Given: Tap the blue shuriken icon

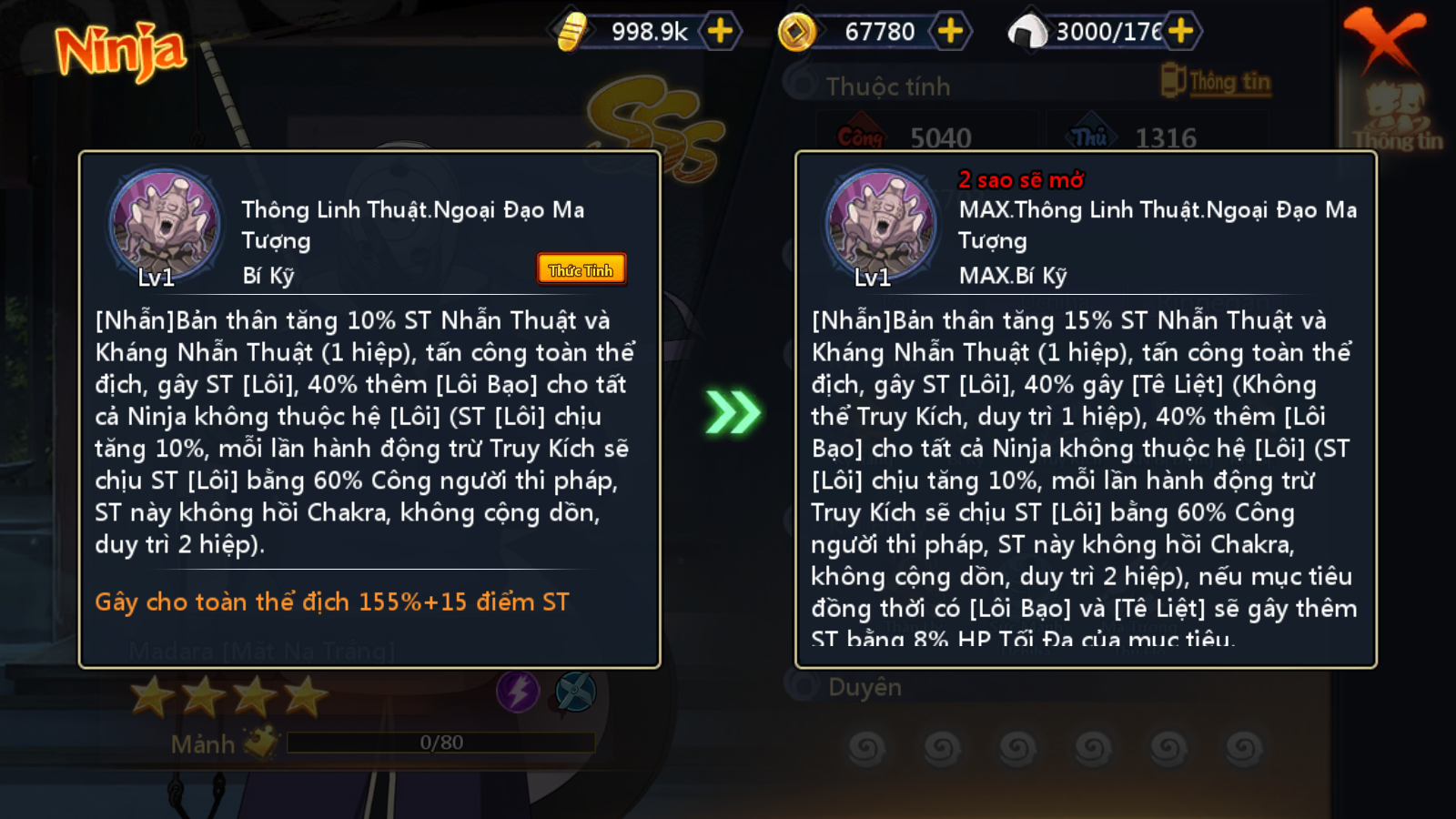Looking at the screenshot, I should point(575,692).
